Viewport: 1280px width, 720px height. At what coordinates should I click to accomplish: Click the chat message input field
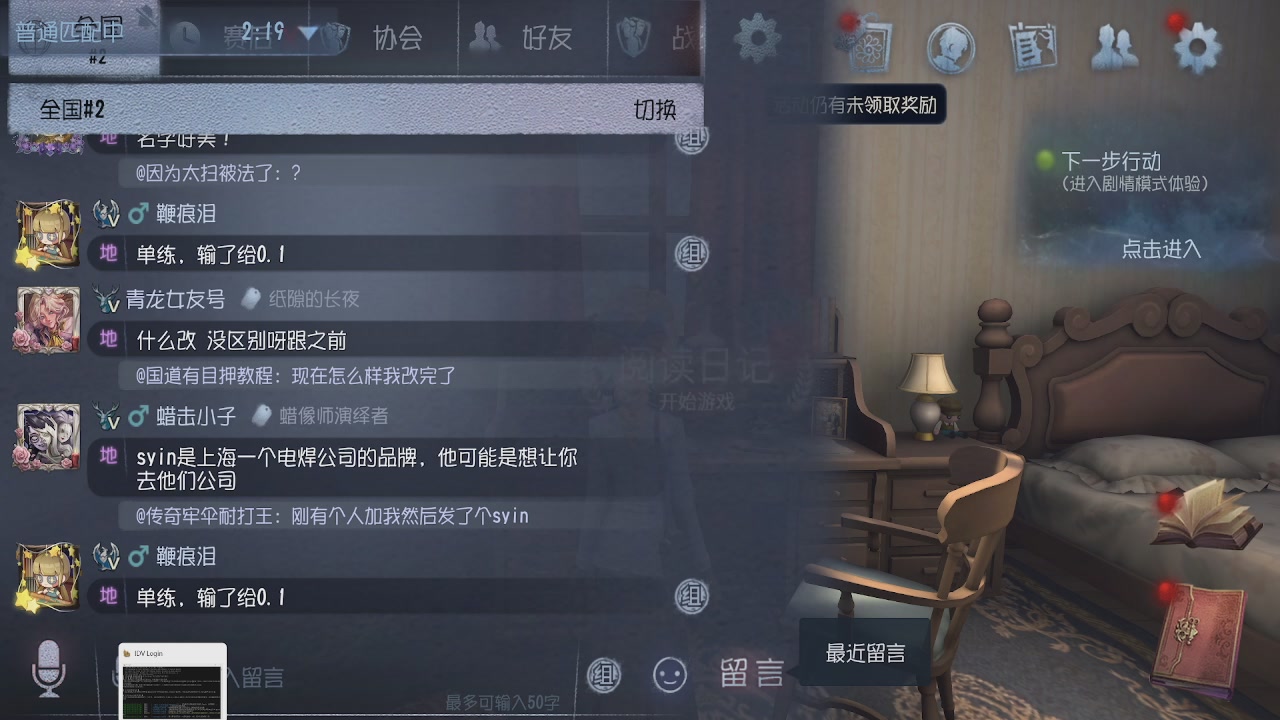coord(400,675)
